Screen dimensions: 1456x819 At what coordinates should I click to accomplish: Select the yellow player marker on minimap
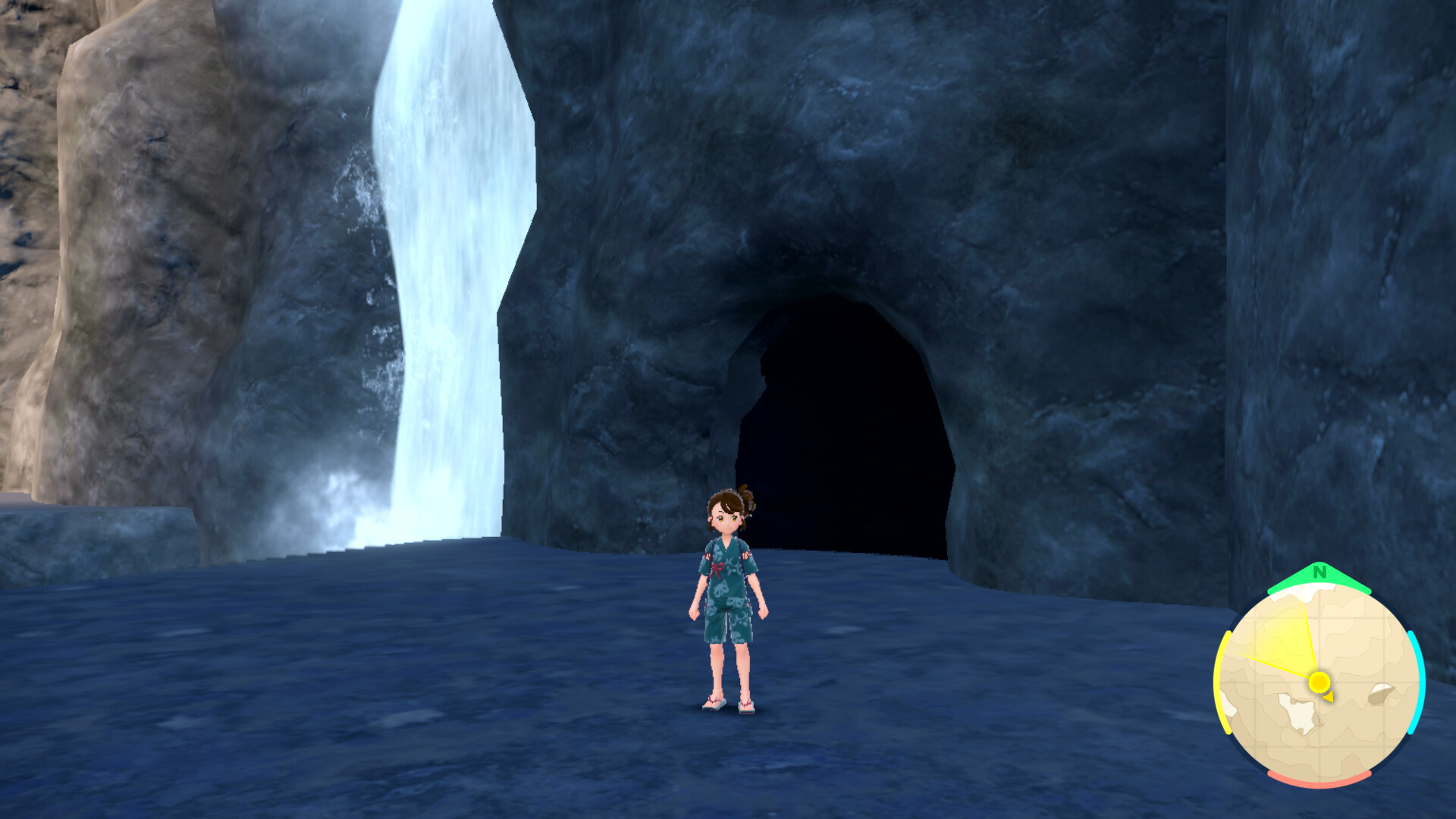[x=1319, y=682]
